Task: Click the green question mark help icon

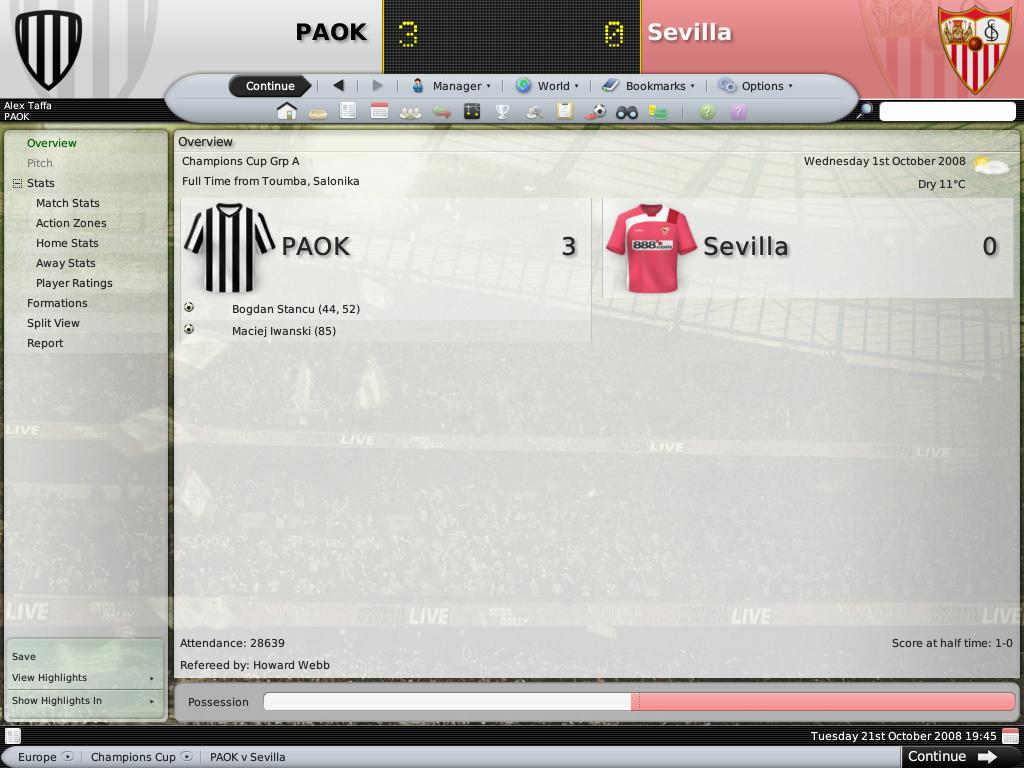Action: click(x=707, y=112)
